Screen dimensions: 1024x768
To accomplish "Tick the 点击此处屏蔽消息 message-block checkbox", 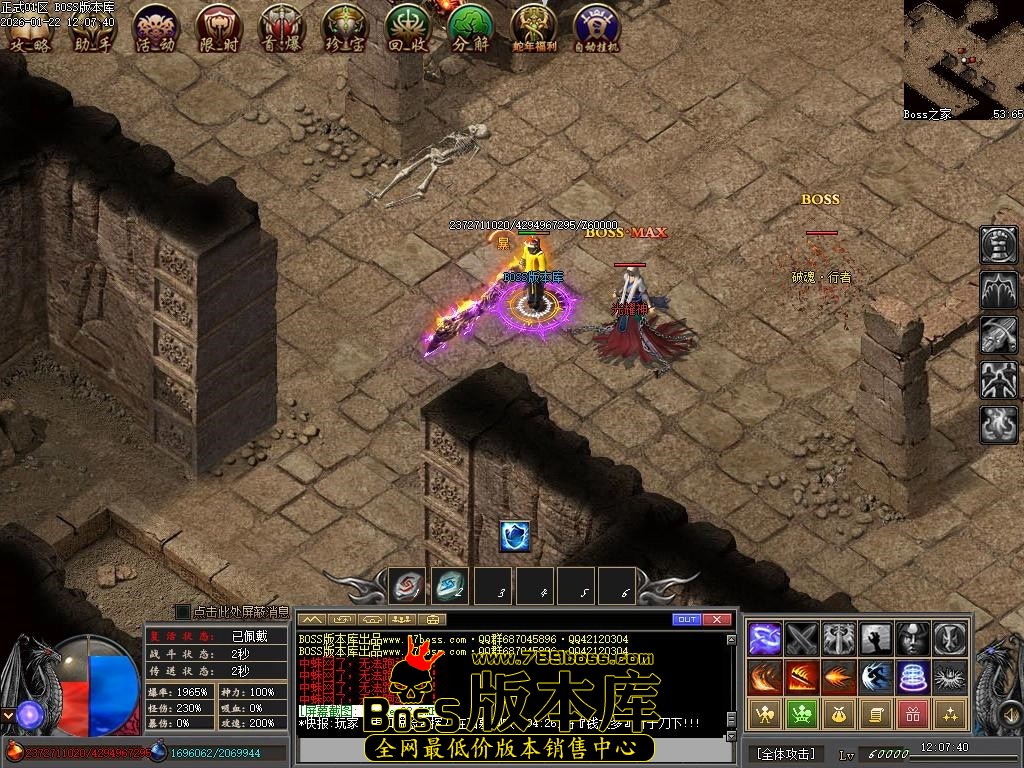I will point(183,611).
